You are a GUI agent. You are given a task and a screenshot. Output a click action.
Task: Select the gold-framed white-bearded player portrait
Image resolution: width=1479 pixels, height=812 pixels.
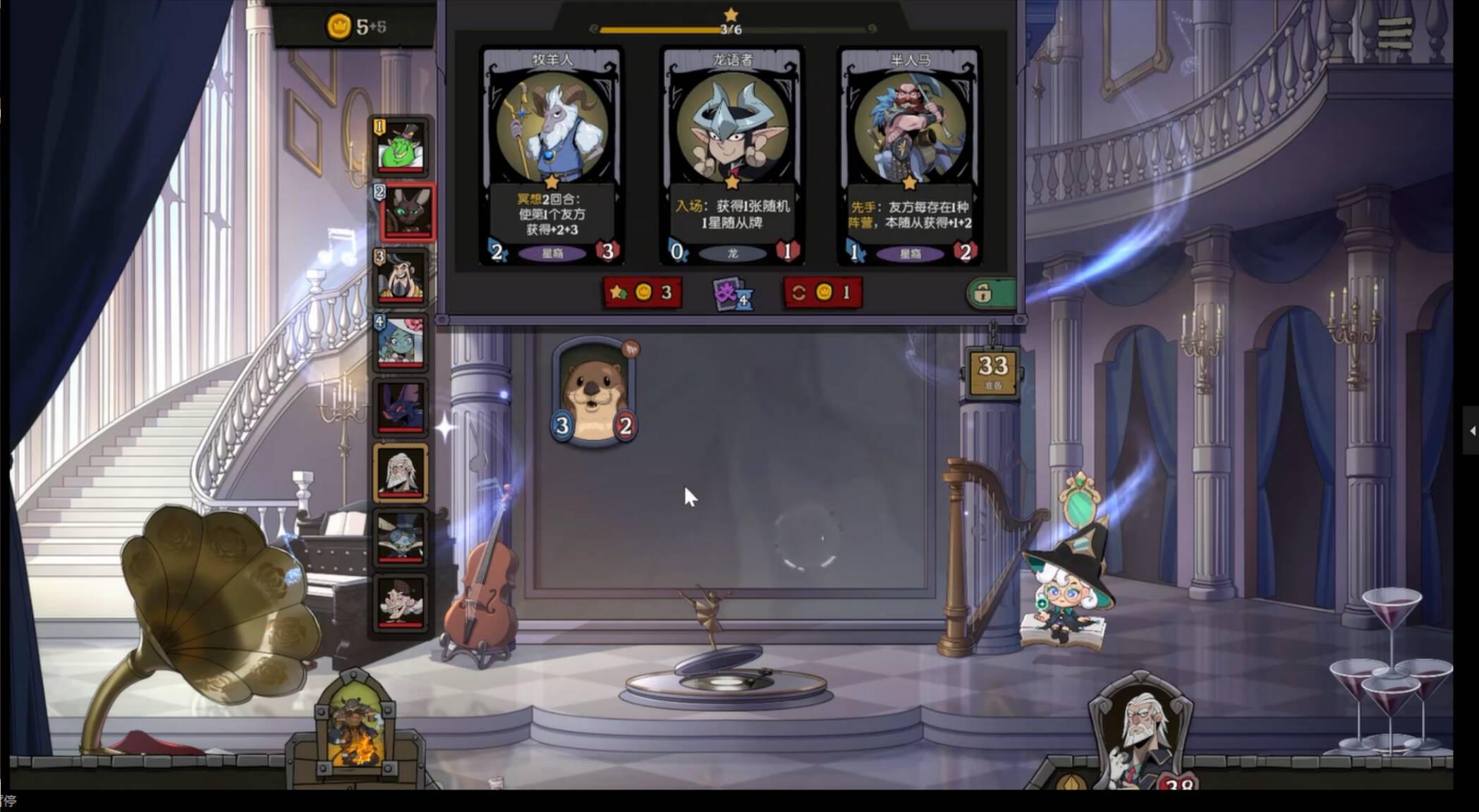(401, 472)
